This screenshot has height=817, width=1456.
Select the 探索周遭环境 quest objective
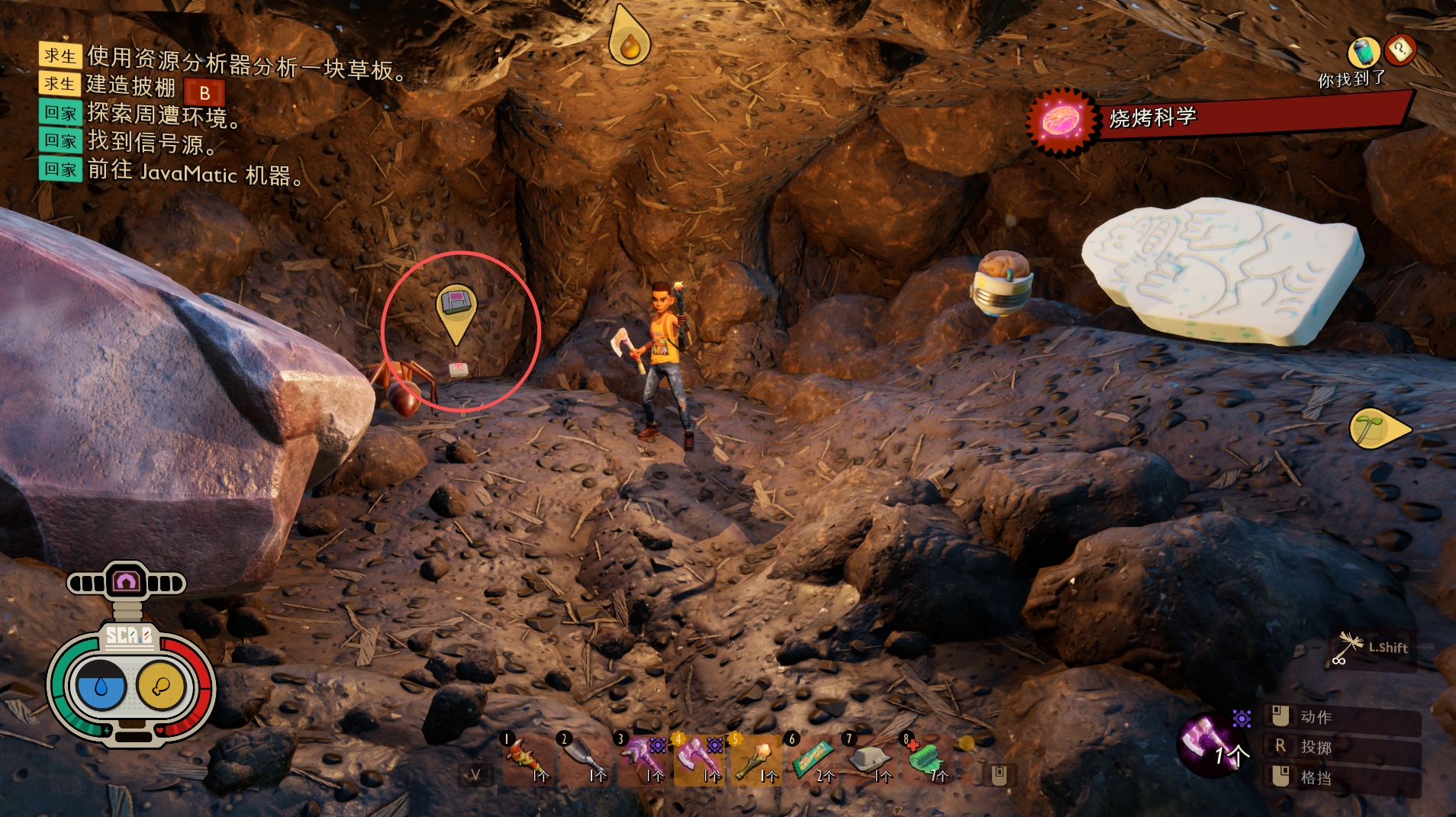(x=163, y=114)
